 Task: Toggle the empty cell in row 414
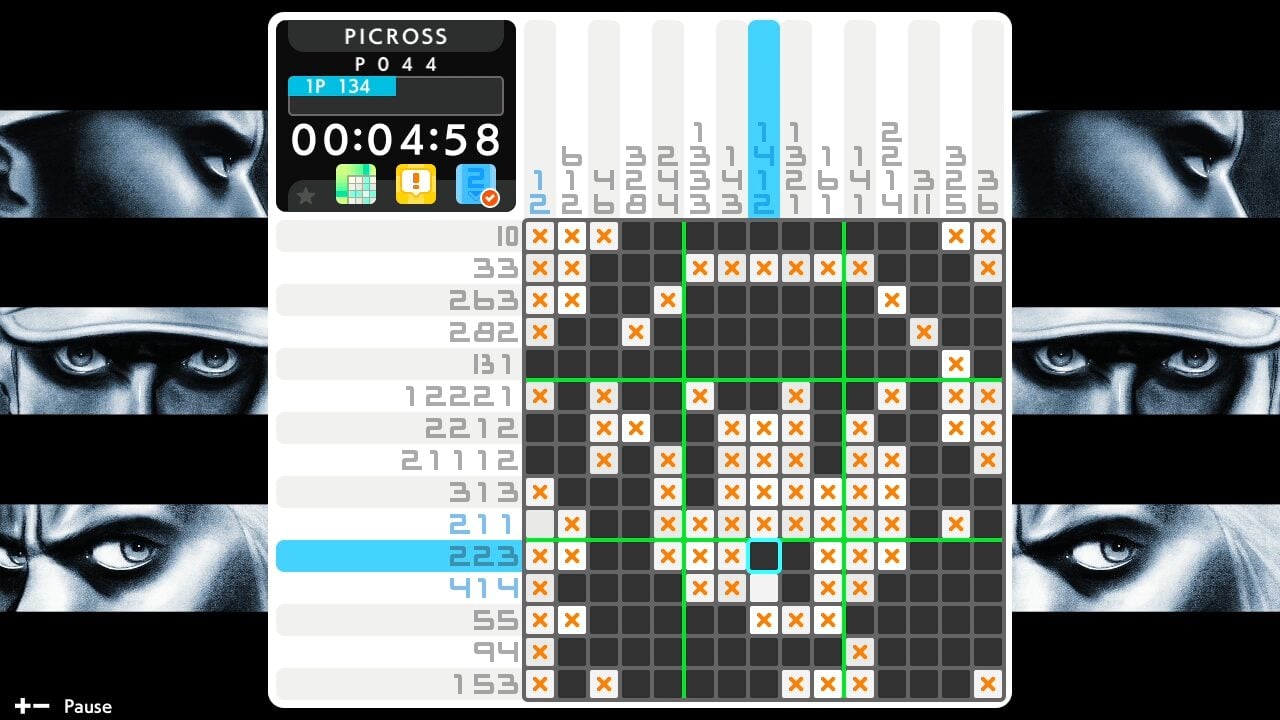point(765,588)
